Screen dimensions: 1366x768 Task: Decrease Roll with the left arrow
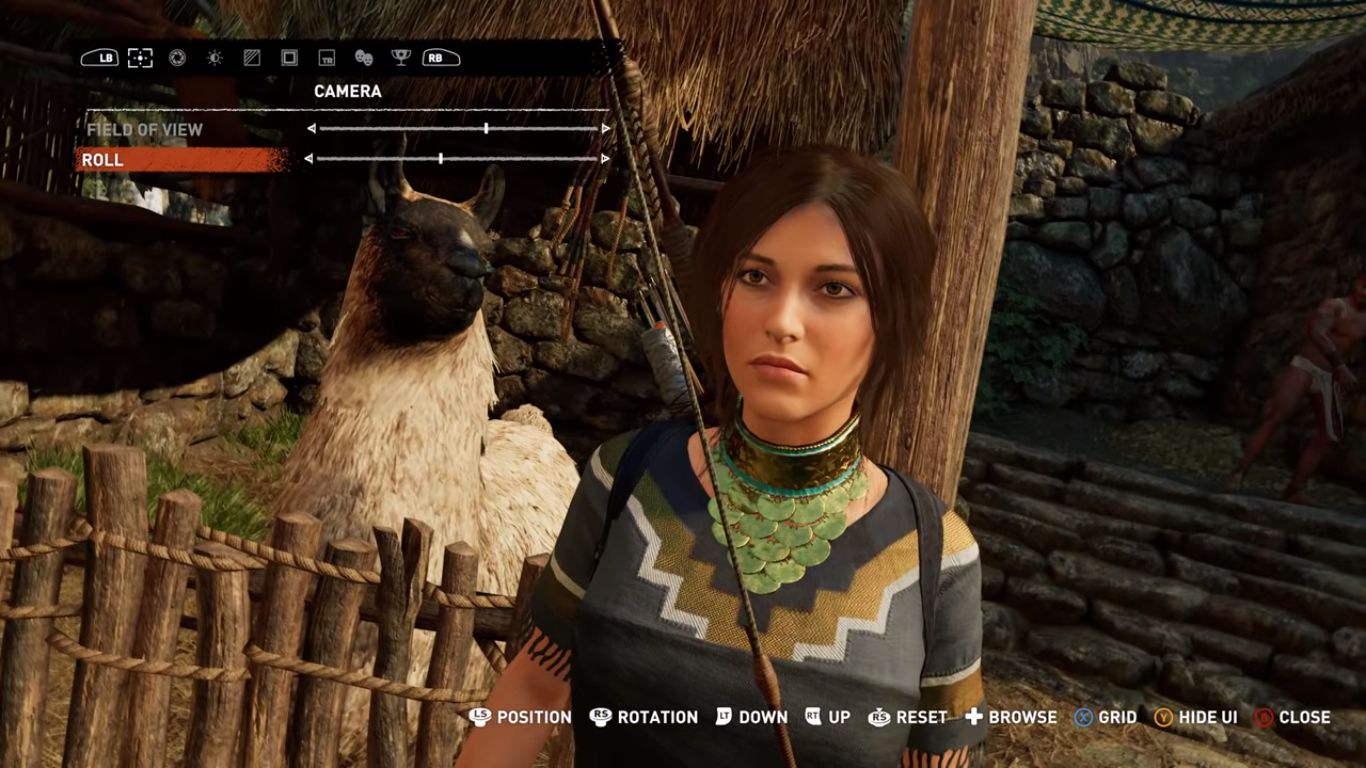point(308,159)
